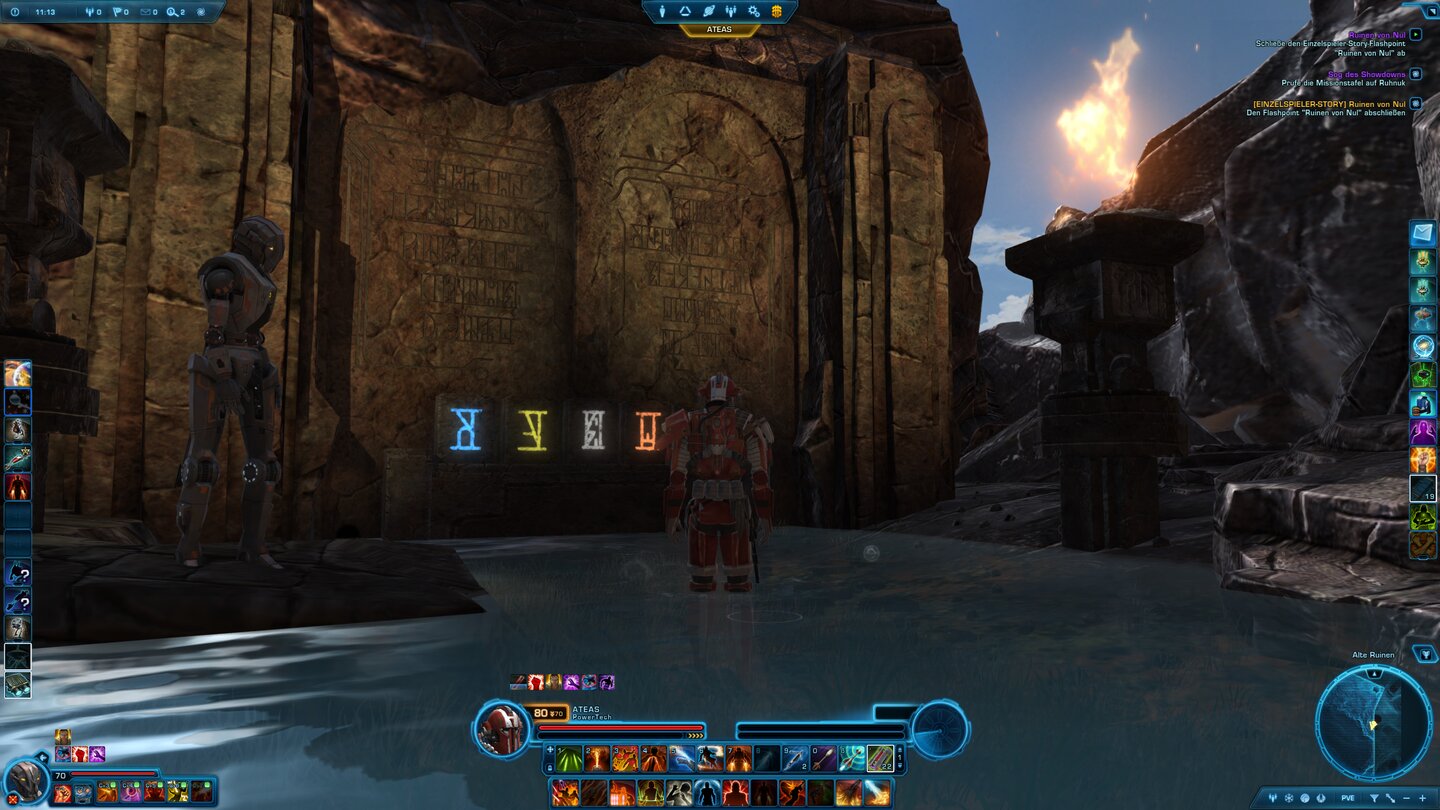Select the 'Sog des Showdowns' mission in the tracker
Screen dimensions: 1440x810
[1365, 74]
